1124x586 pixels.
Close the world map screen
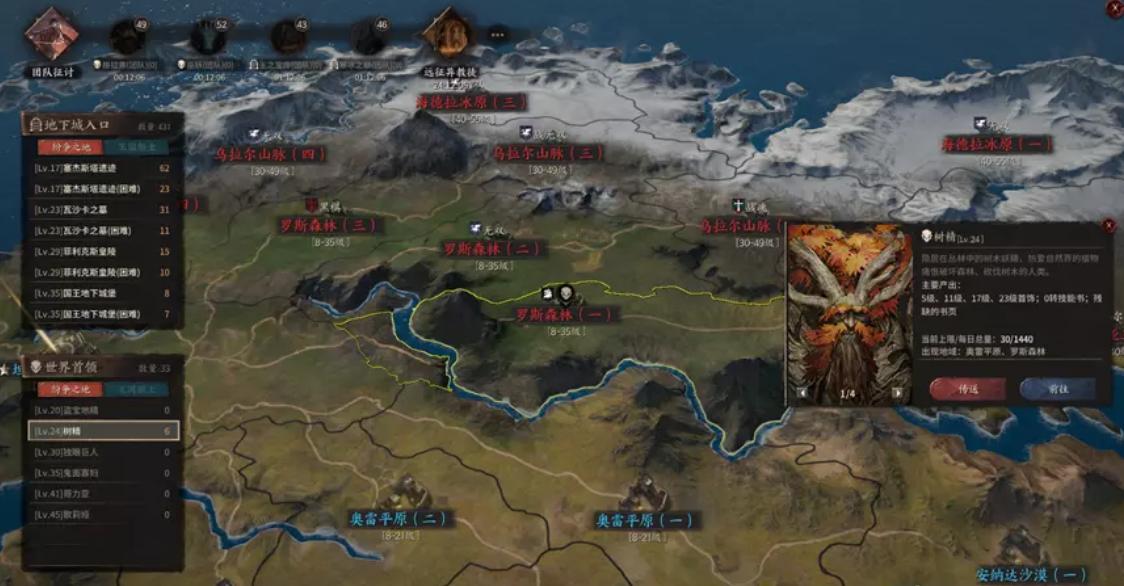click(1115, 8)
